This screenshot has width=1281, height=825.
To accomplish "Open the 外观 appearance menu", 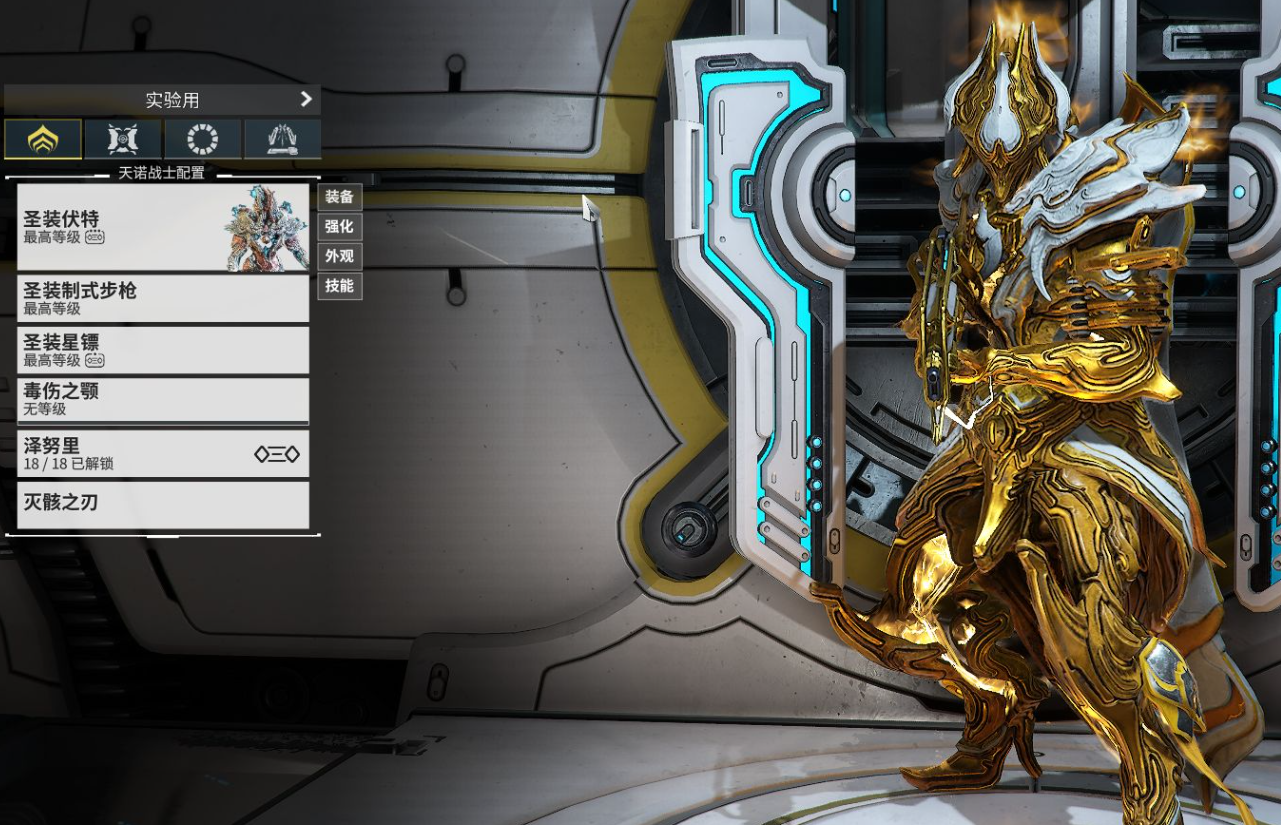I will point(340,256).
